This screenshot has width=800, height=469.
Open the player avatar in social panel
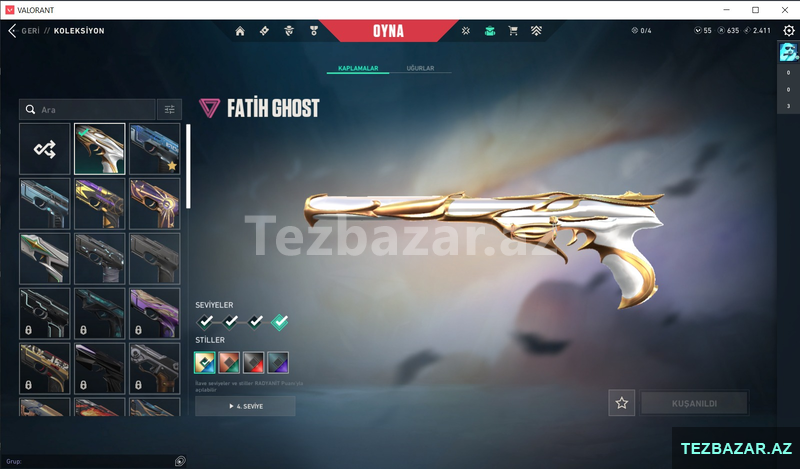(788, 54)
